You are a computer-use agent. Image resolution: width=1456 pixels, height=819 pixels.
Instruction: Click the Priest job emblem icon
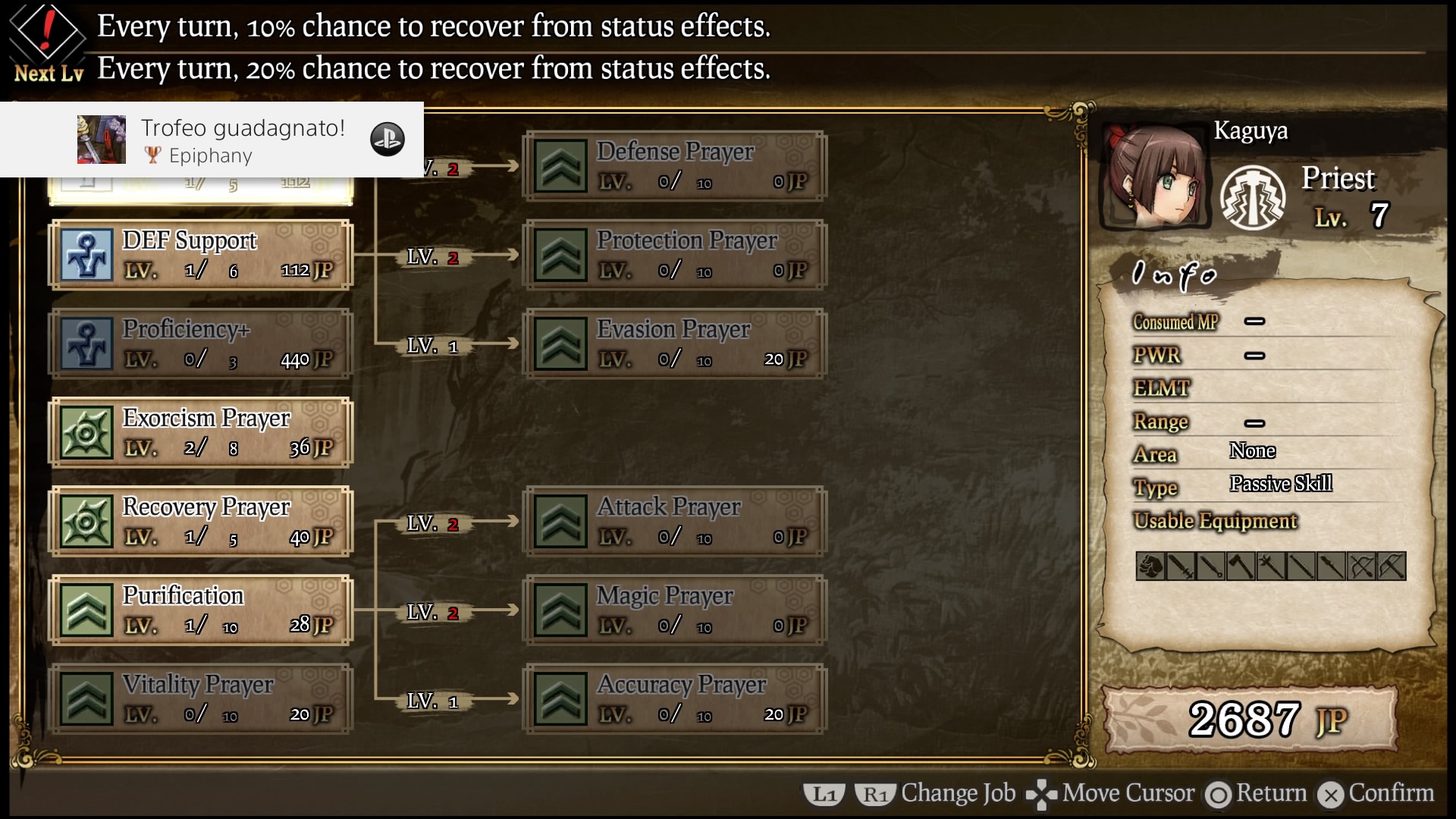(x=1252, y=198)
